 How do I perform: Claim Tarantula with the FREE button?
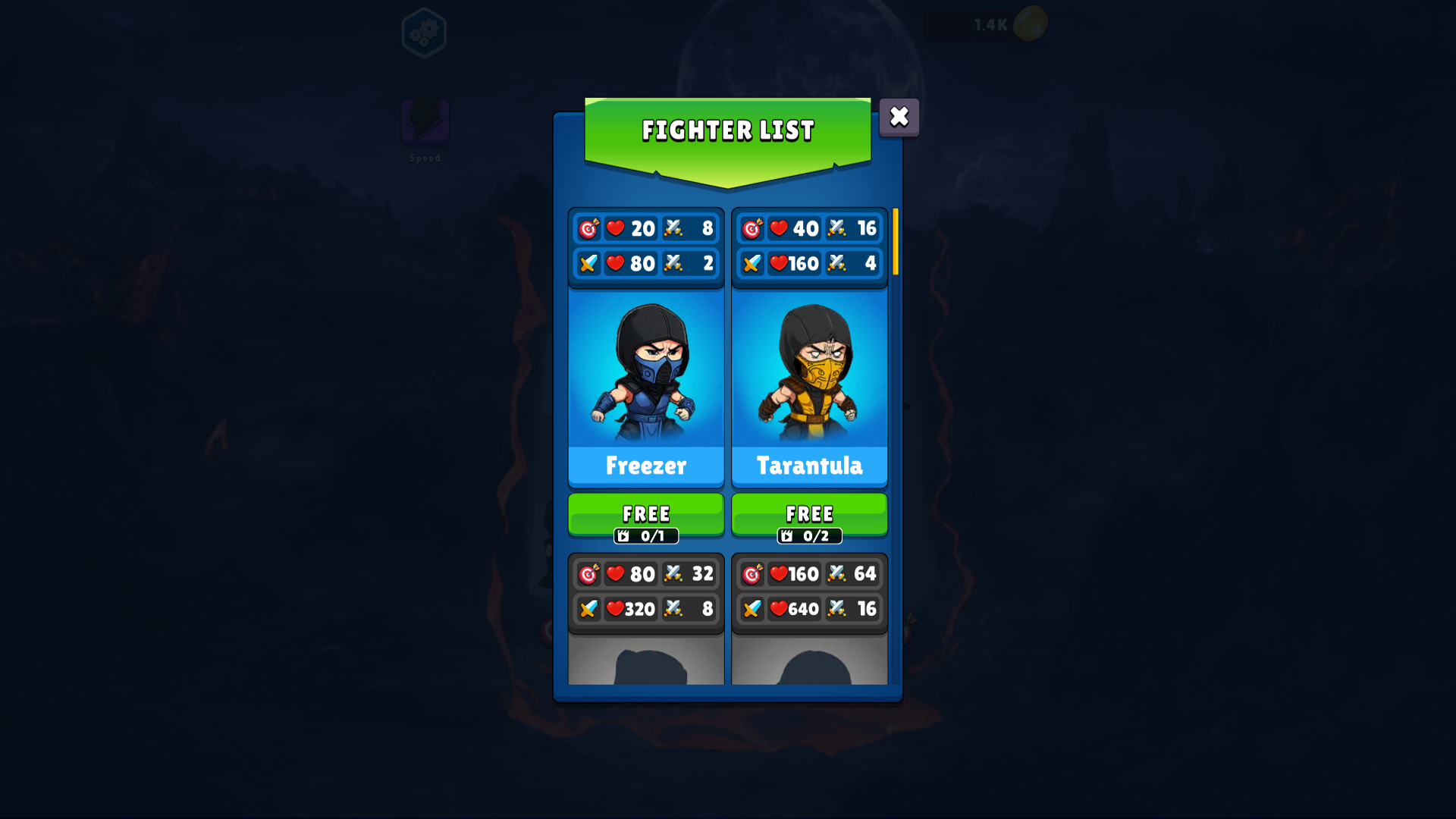click(809, 514)
